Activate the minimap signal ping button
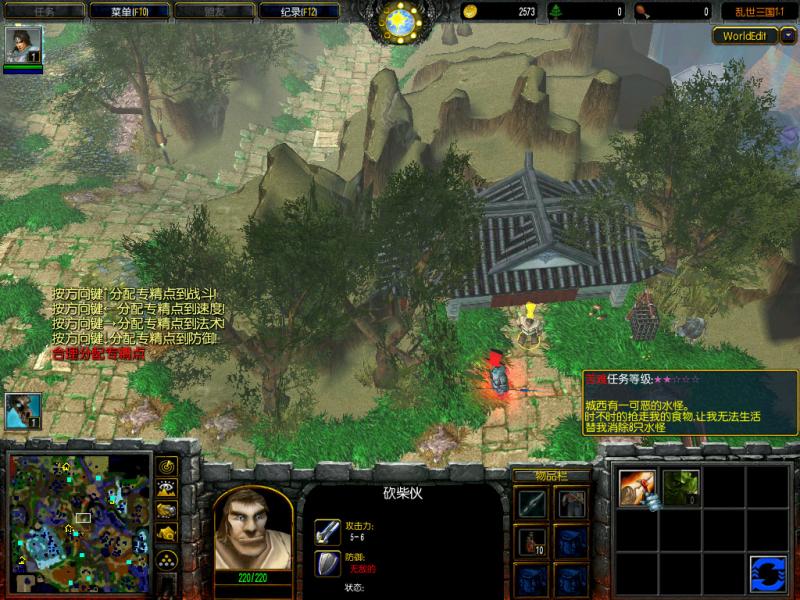The height and width of the screenshot is (600, 800). [x=167, y=466]
